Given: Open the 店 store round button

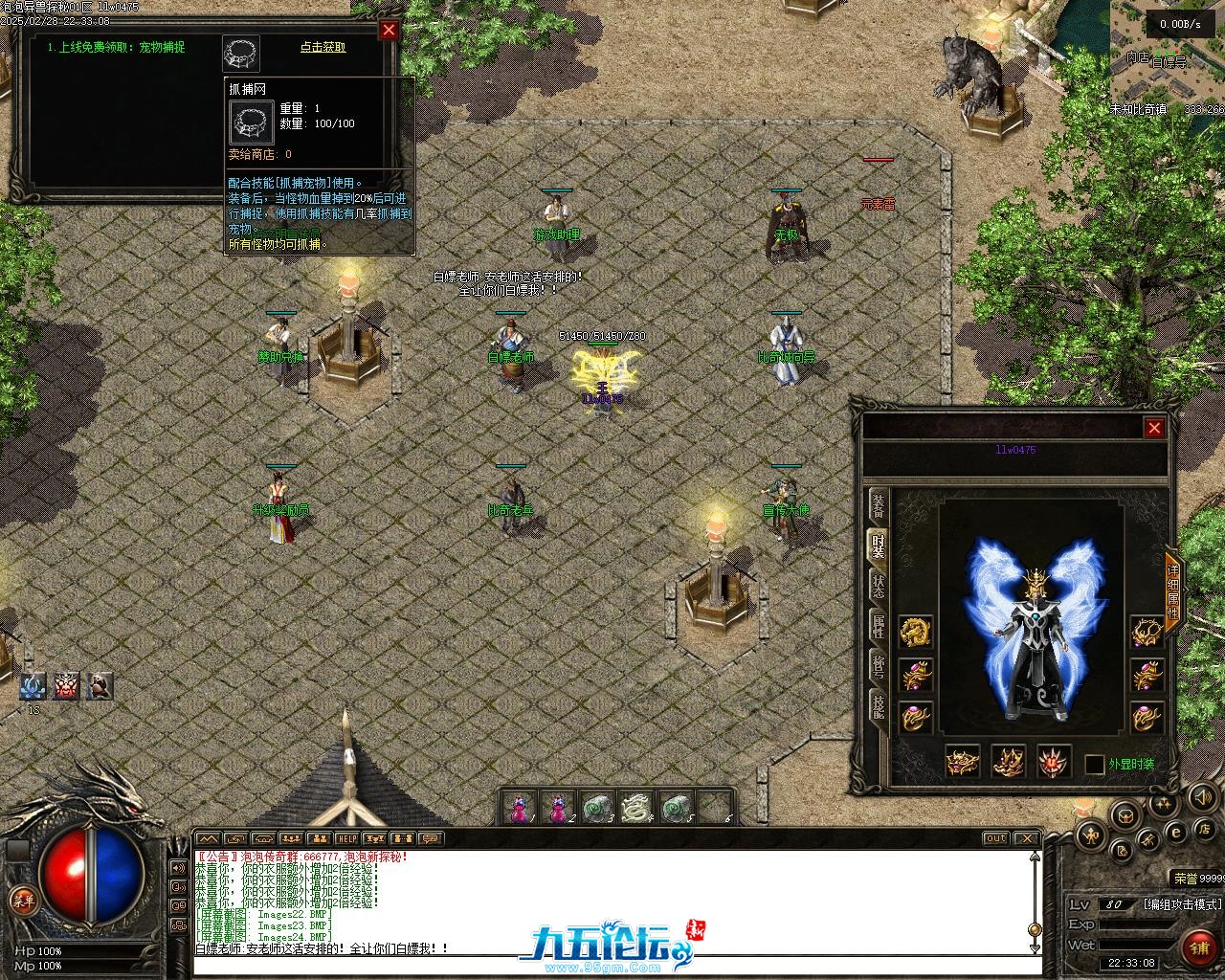Looking at the screenshot, I should [x=1205, y=828].
